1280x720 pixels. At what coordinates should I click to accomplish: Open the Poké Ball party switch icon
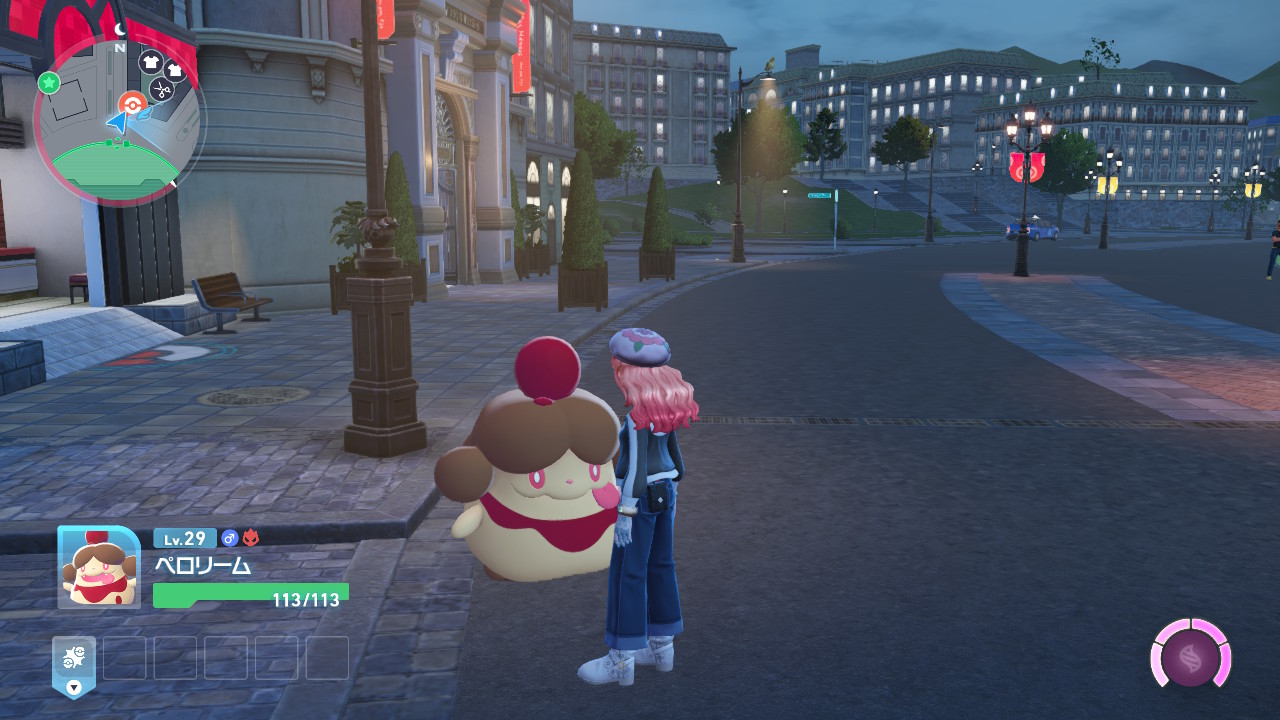tap(74, 662)
